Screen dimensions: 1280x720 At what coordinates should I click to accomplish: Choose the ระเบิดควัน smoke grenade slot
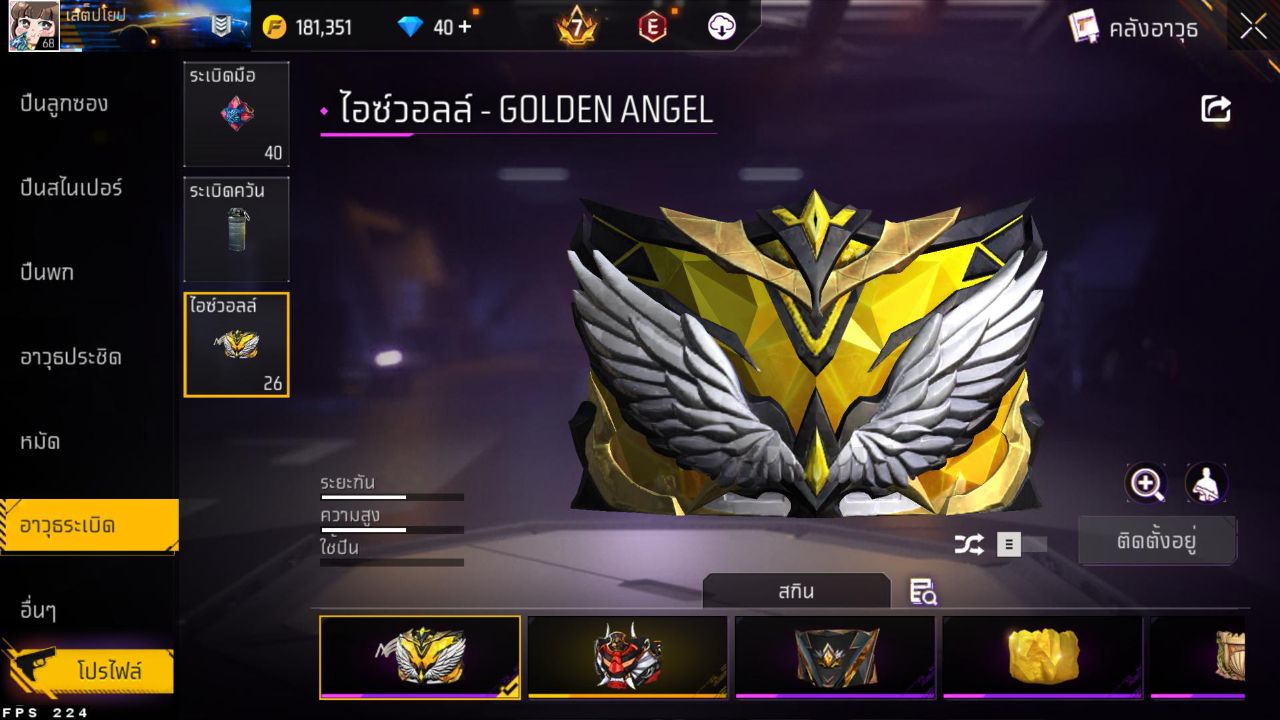coord(236,229)
